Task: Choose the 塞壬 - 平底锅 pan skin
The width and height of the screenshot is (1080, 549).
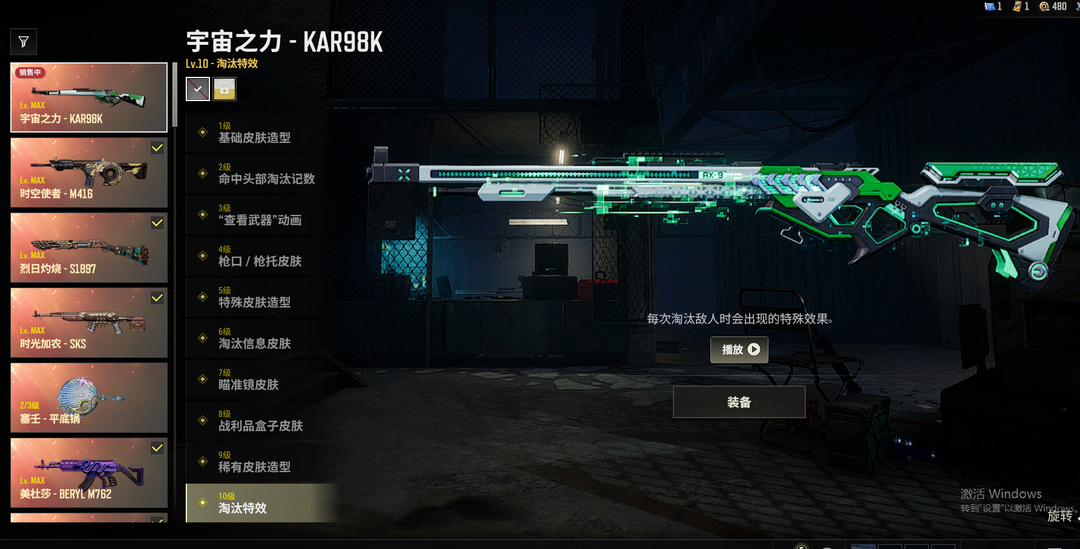Action: pos(89,397)
